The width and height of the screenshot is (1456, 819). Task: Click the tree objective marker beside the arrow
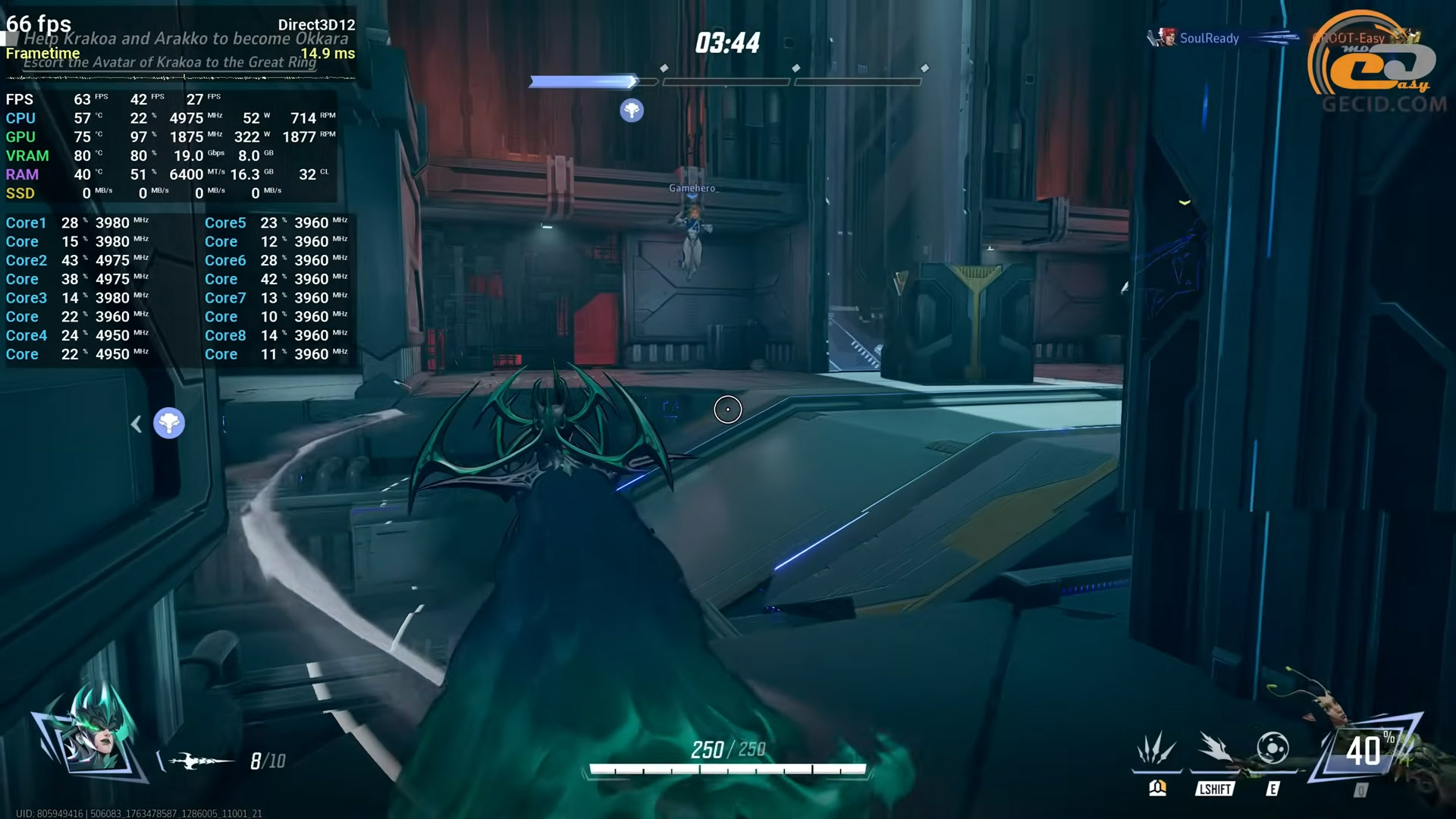(x=169, y=423)
